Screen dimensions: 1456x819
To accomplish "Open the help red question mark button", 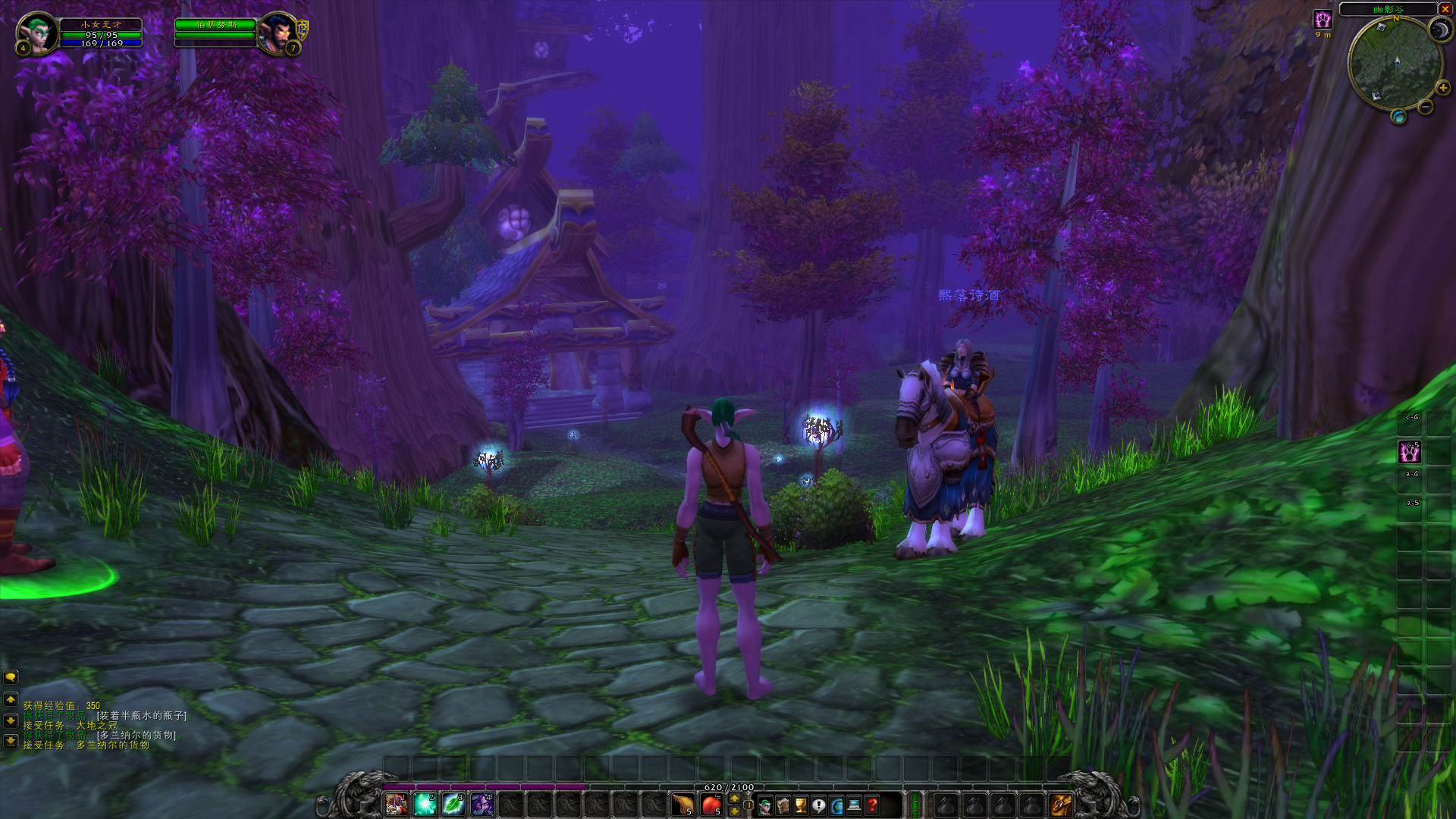I will click(873, 805).
